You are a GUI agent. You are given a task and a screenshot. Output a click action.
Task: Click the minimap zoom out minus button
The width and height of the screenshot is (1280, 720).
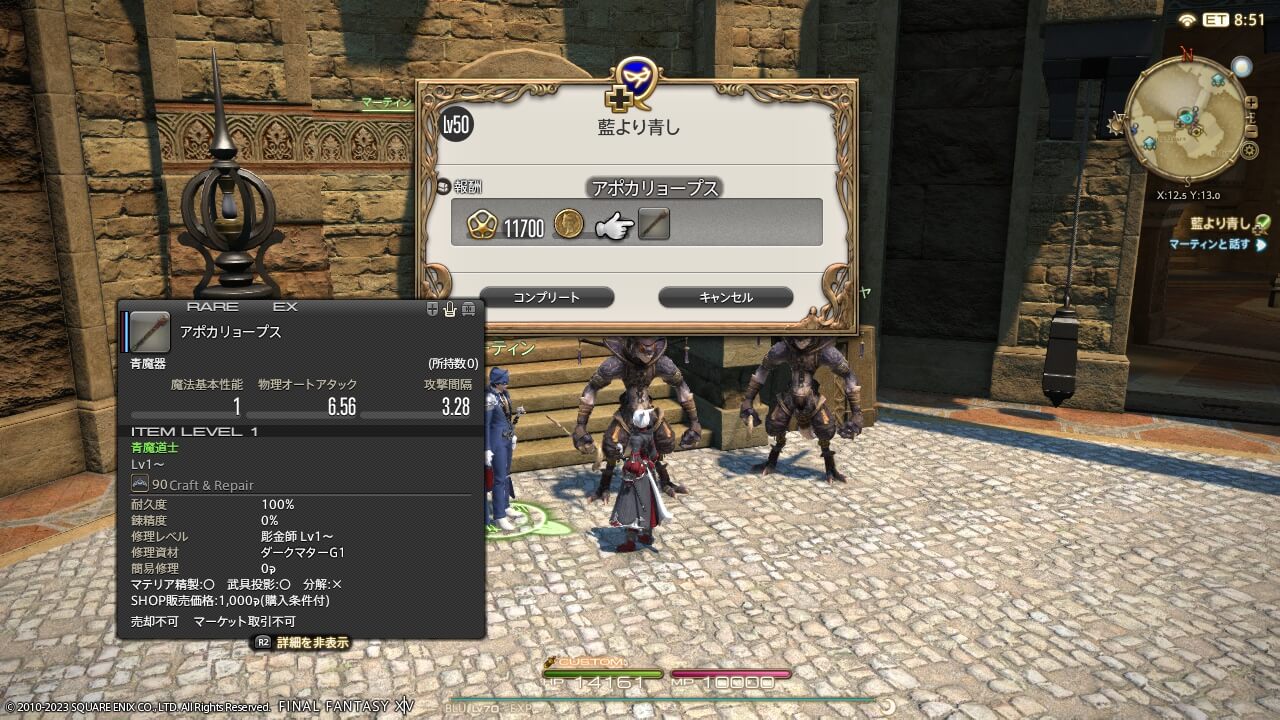(x=1251, y=132)
